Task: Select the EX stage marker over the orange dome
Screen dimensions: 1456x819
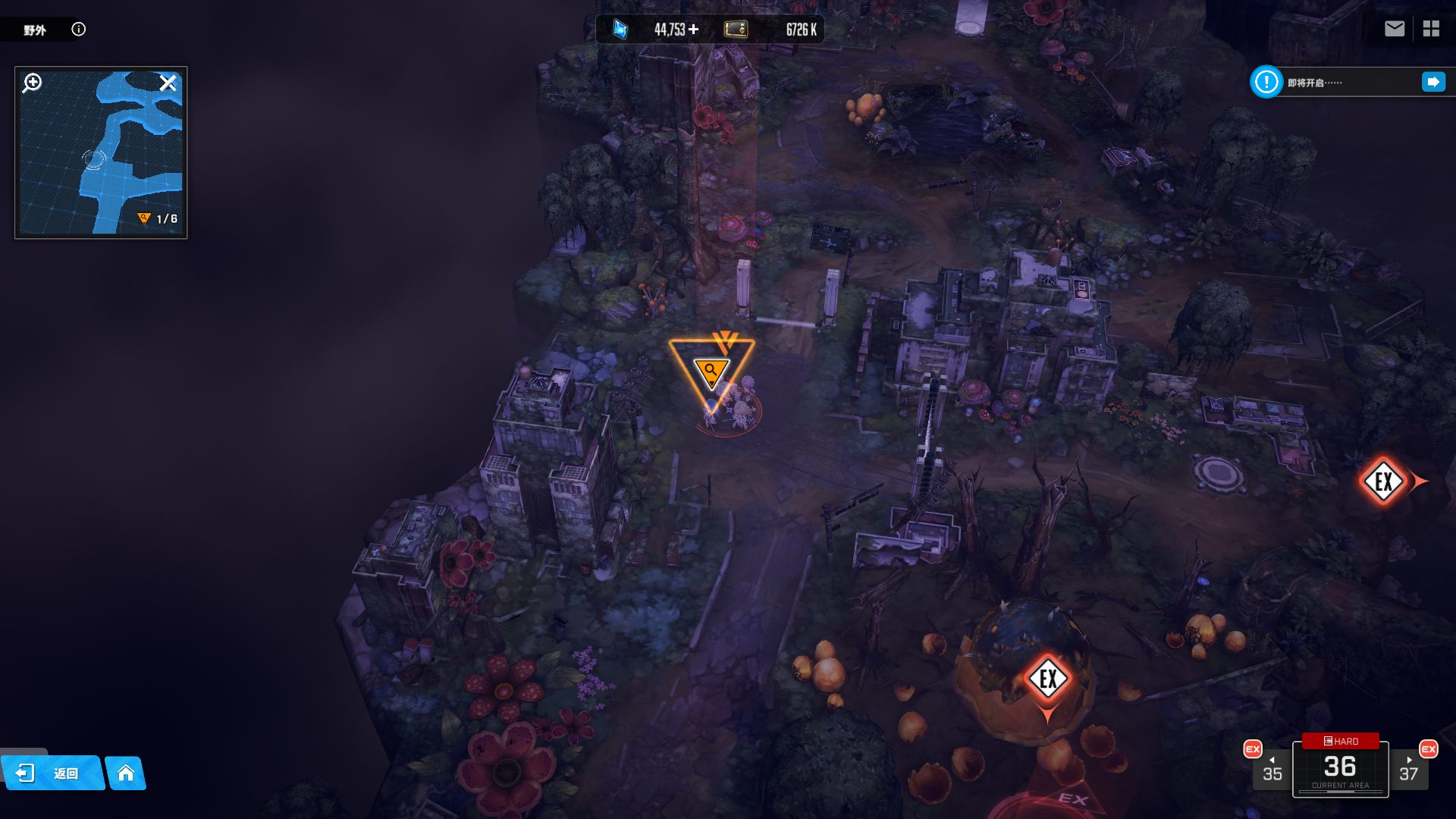Action: click(x=1048, y=679)
